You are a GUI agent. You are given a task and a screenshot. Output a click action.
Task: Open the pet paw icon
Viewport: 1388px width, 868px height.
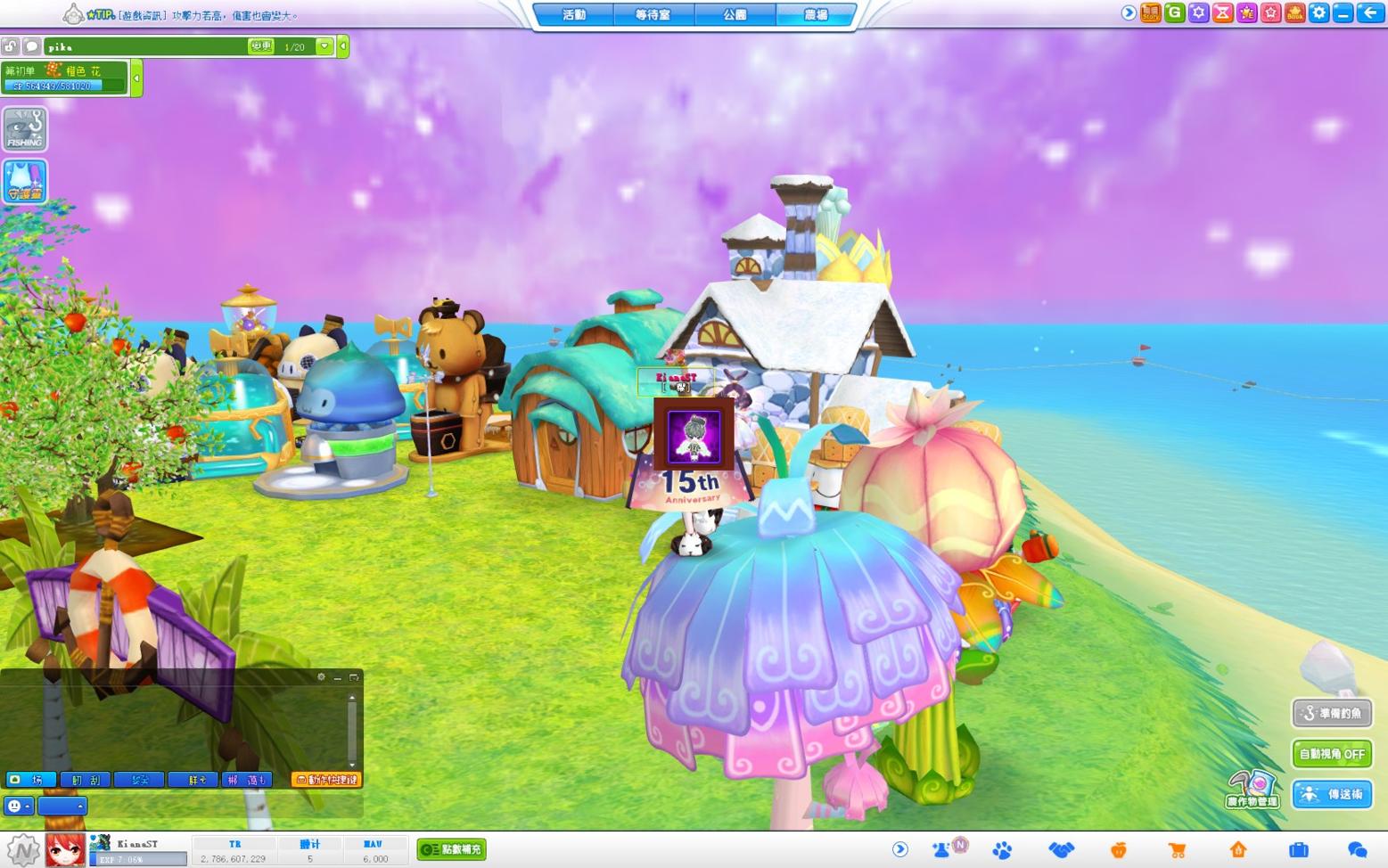point(1002,850)
